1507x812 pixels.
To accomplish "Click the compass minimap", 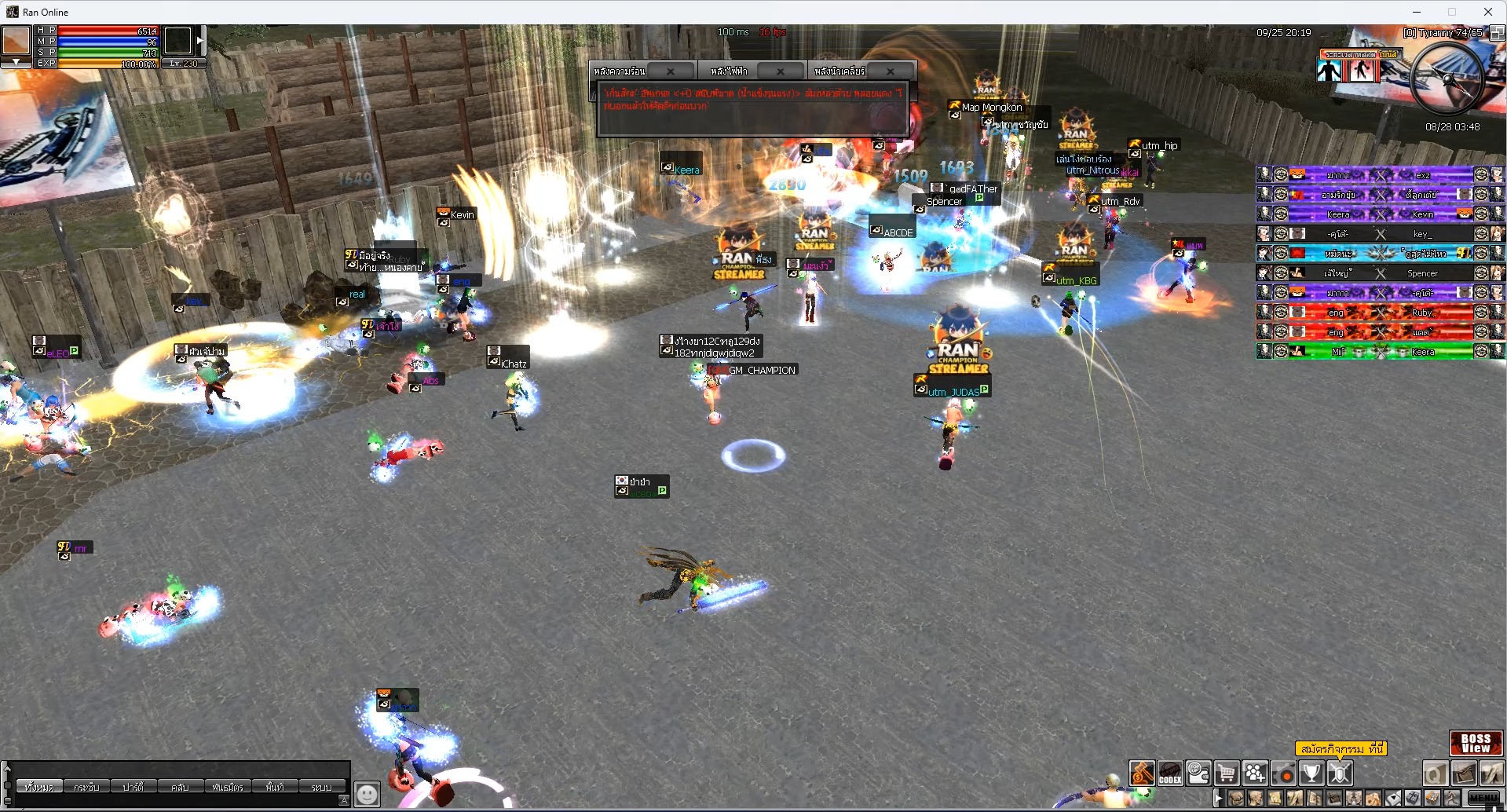I will (x=1447, y=78).
